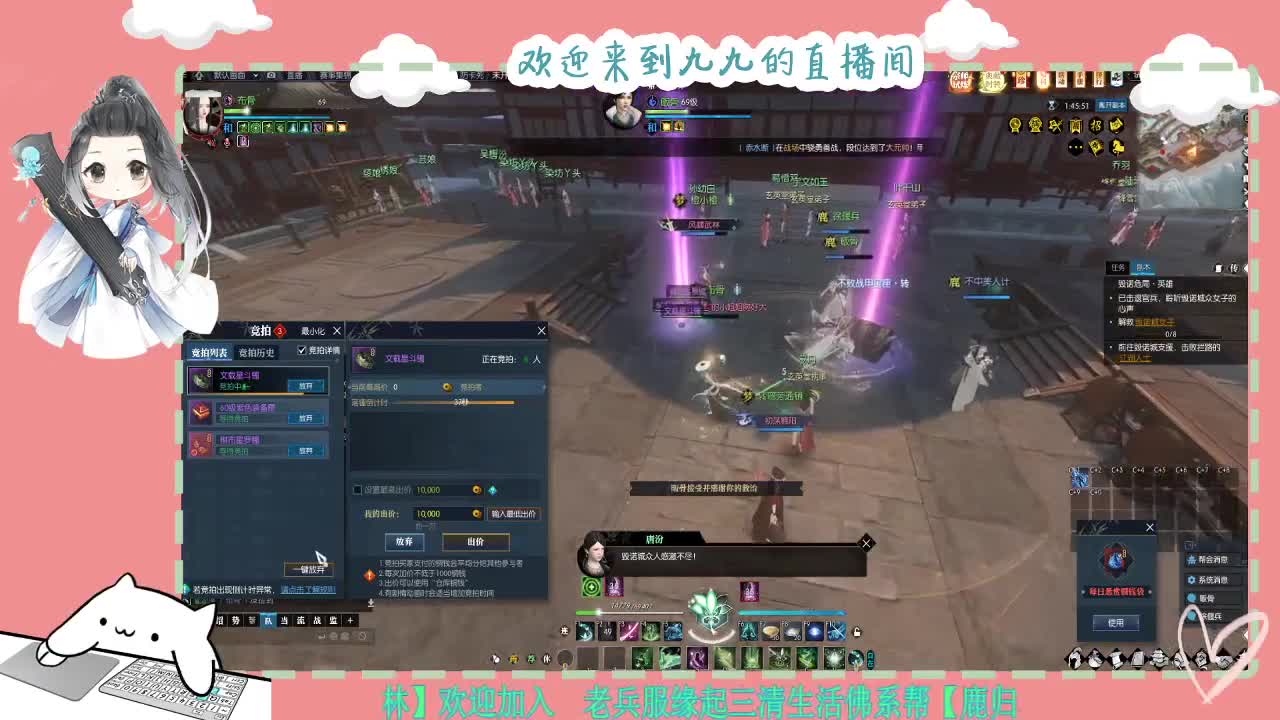The image size is (1280, 720).
Task: Toggle the microphone under the player portrait
Action: tap(227, 143)
